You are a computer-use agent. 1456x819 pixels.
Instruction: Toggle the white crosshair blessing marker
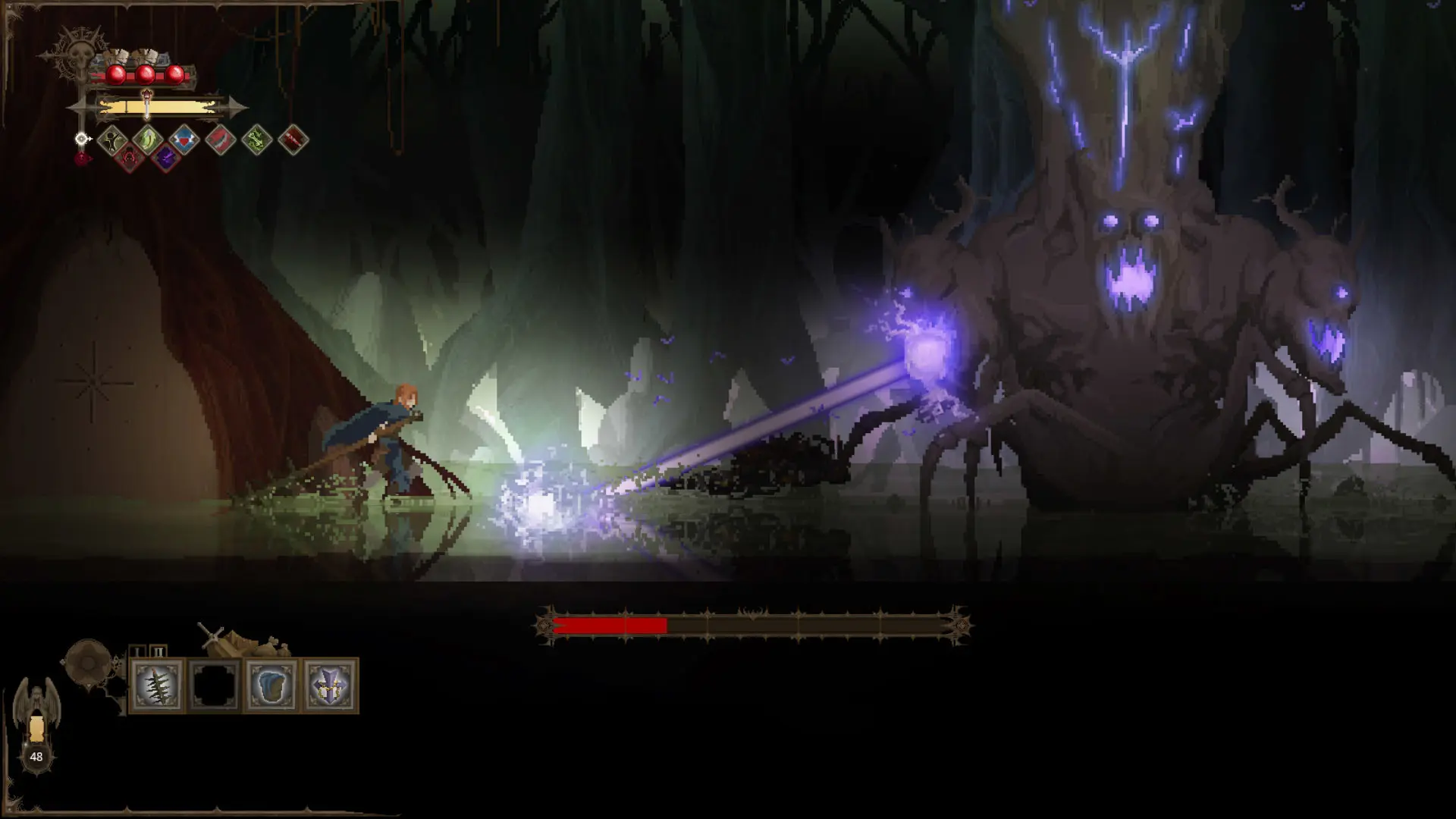81,140
